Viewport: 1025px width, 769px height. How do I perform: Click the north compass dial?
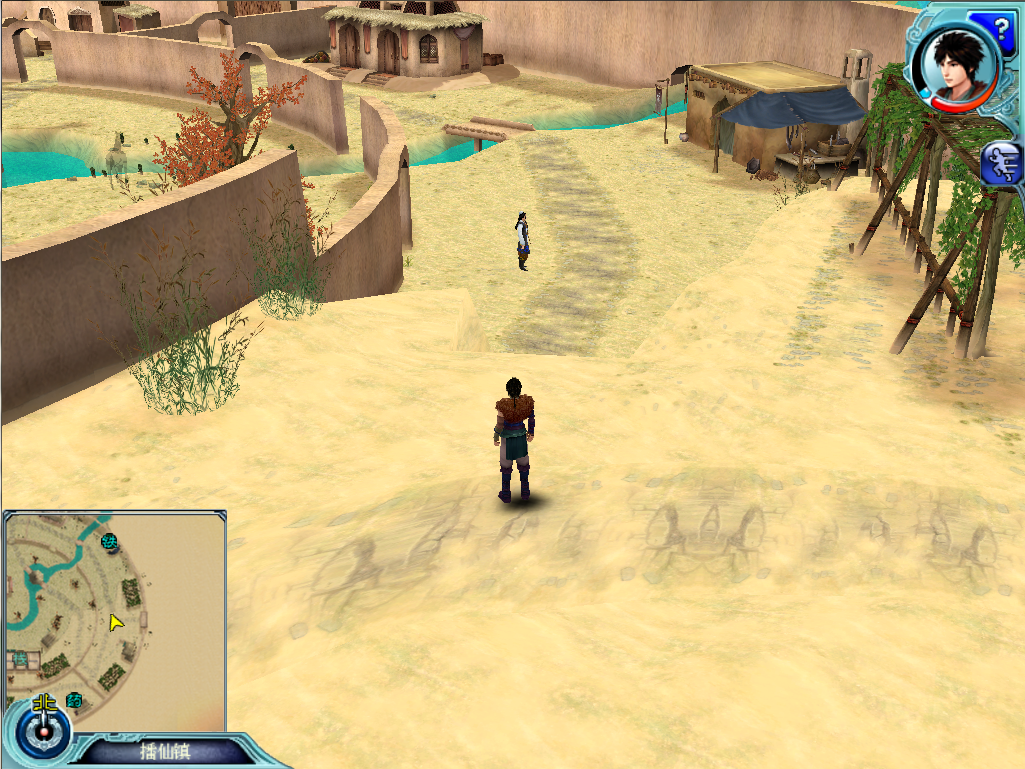tap(45, 730)
